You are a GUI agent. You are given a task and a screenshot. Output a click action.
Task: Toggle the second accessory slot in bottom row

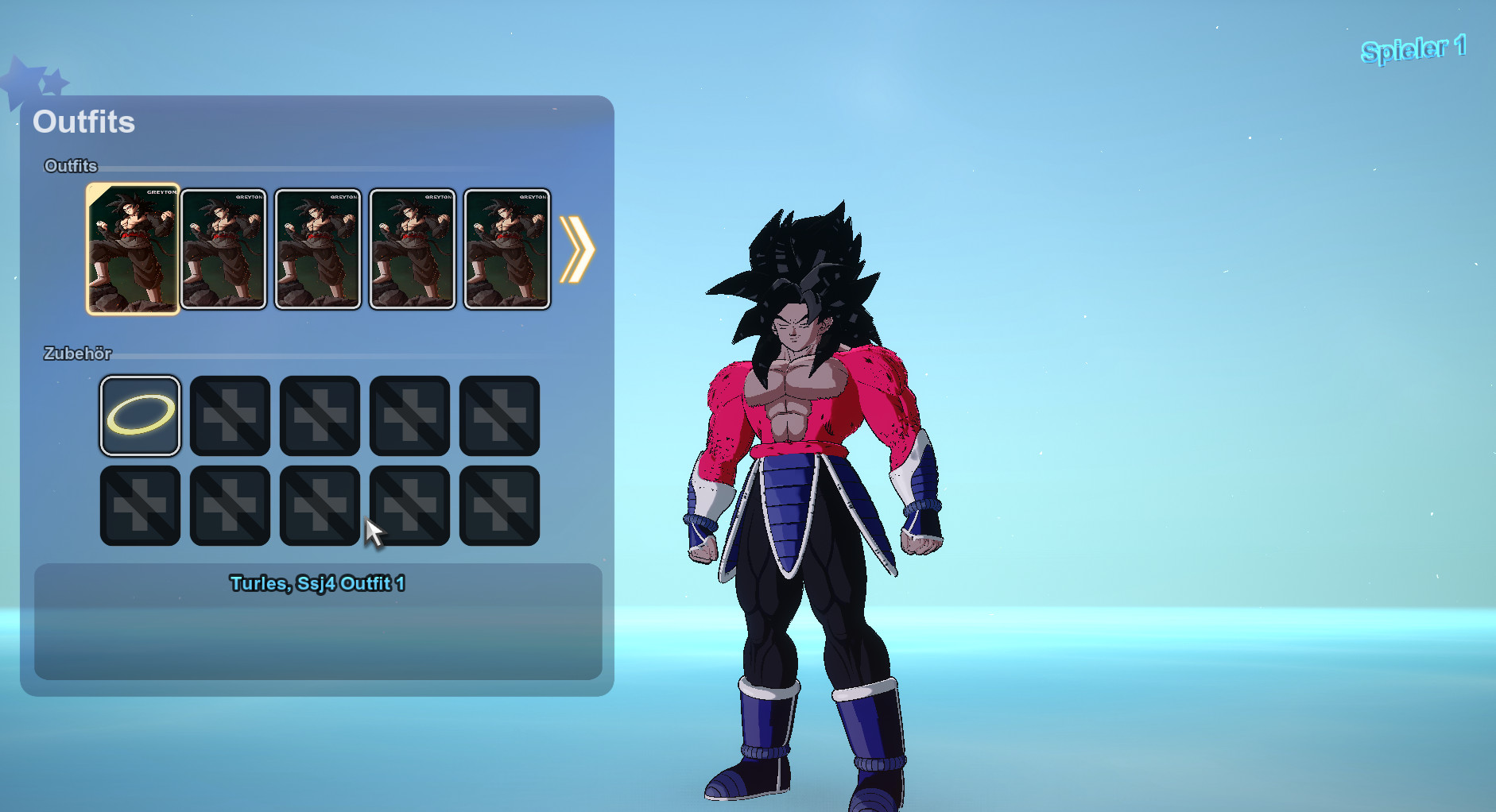pyautogui.click(x=230, y=505)
